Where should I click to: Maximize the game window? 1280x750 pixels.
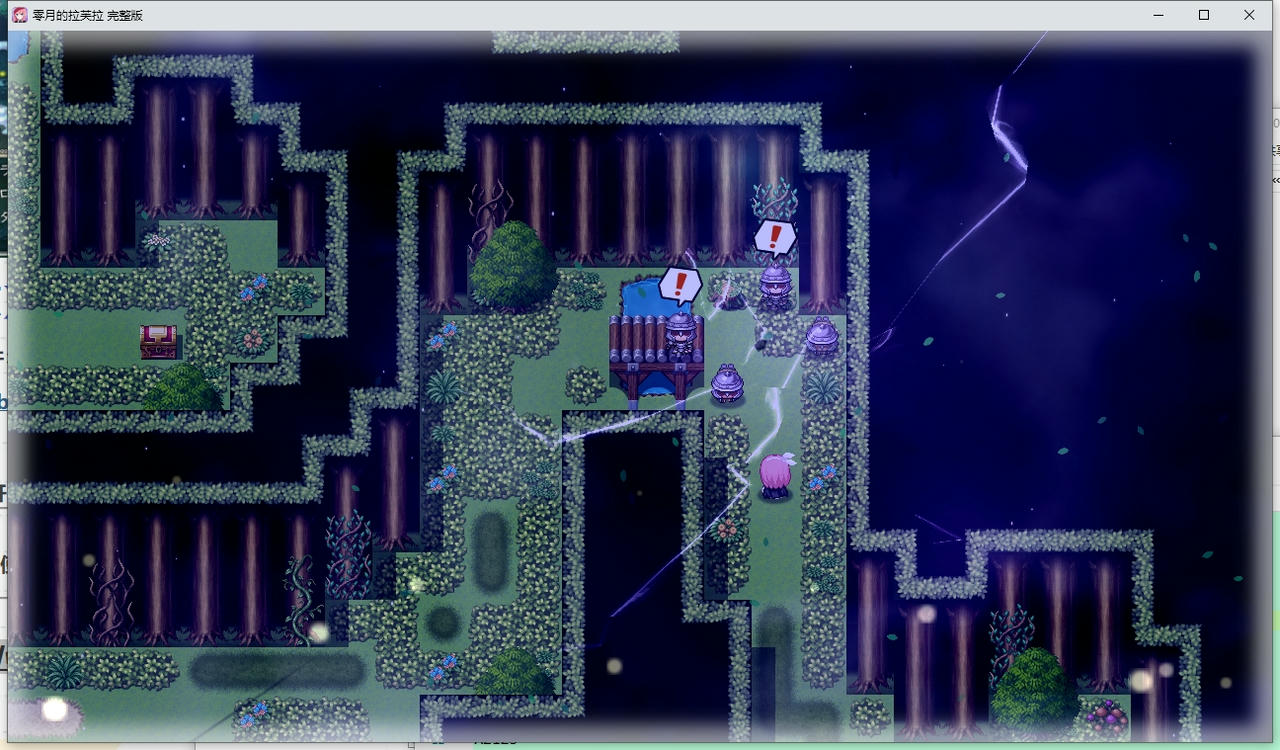coord(1204,15)
